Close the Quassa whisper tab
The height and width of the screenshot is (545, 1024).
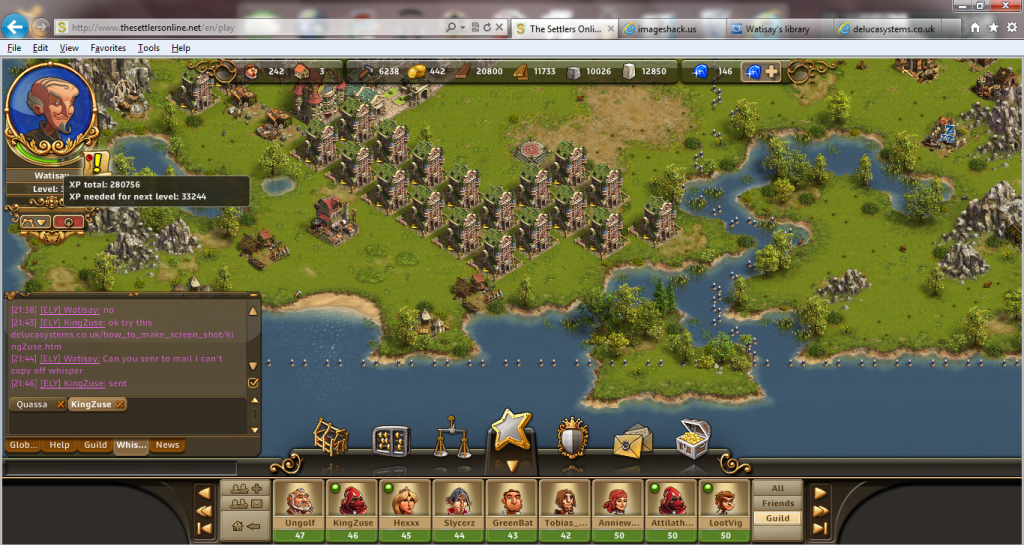coord(60,404)
